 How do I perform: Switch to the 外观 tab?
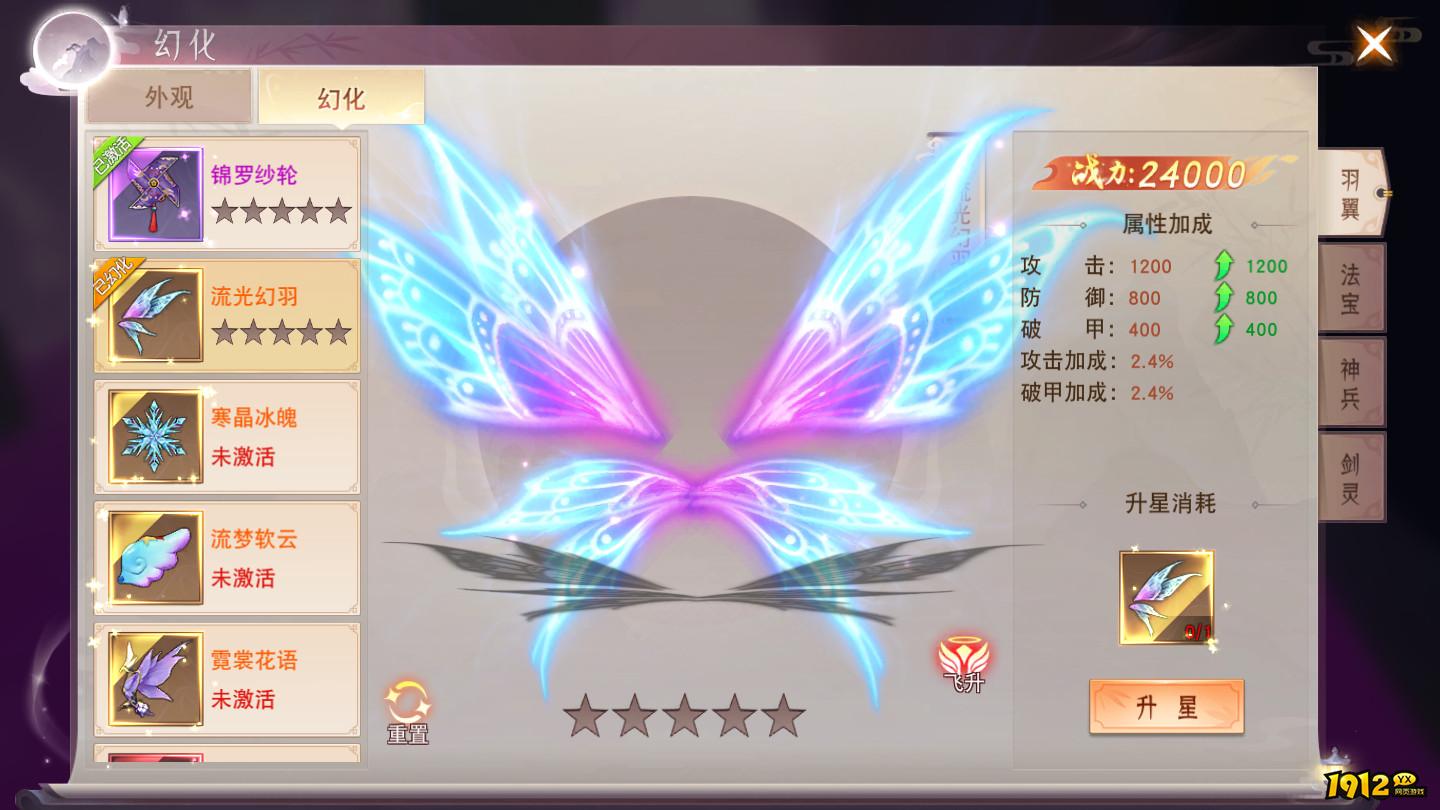click(168, 93)
